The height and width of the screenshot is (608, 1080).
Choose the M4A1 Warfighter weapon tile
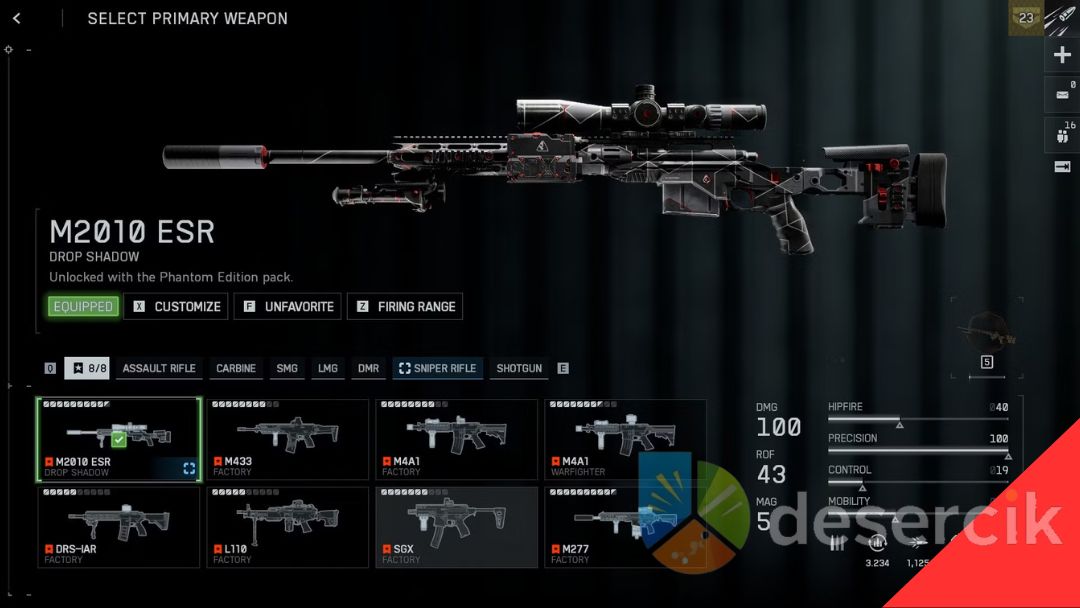pyautogui.click(x=625, y=440)
